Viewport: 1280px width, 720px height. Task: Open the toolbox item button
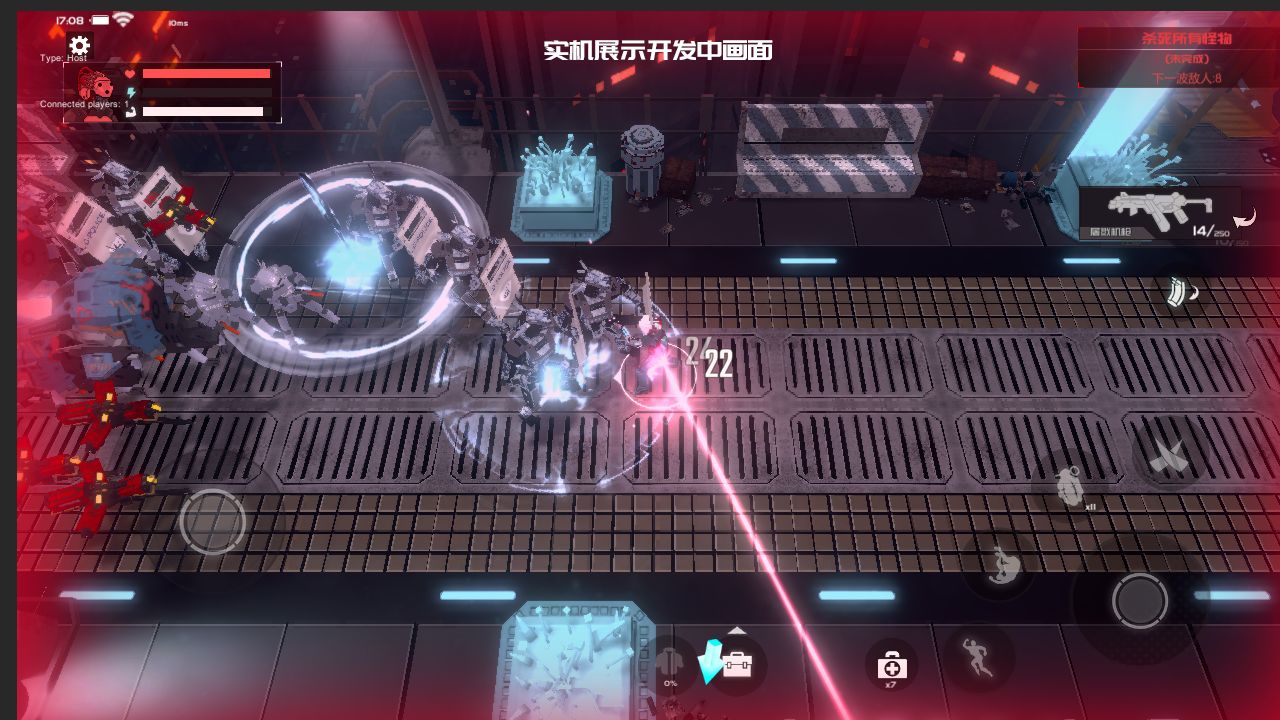point(737,663)
